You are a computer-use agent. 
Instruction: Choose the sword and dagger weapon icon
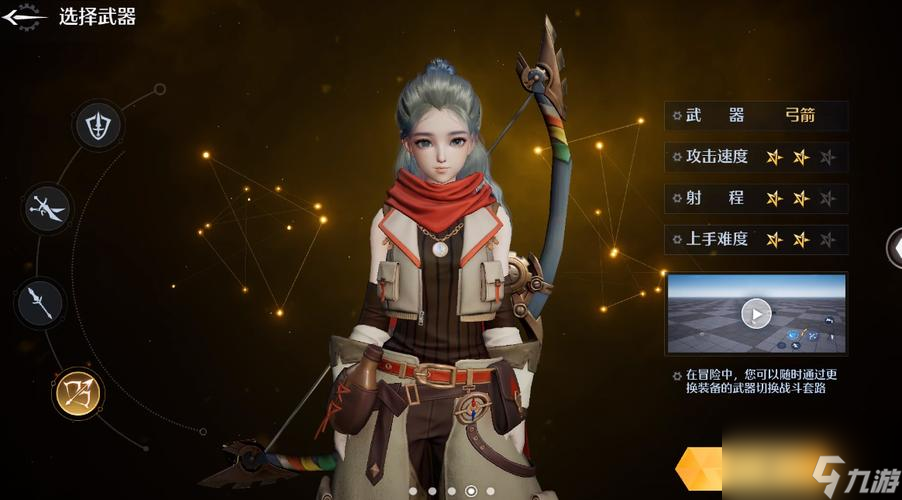(48, 208)
